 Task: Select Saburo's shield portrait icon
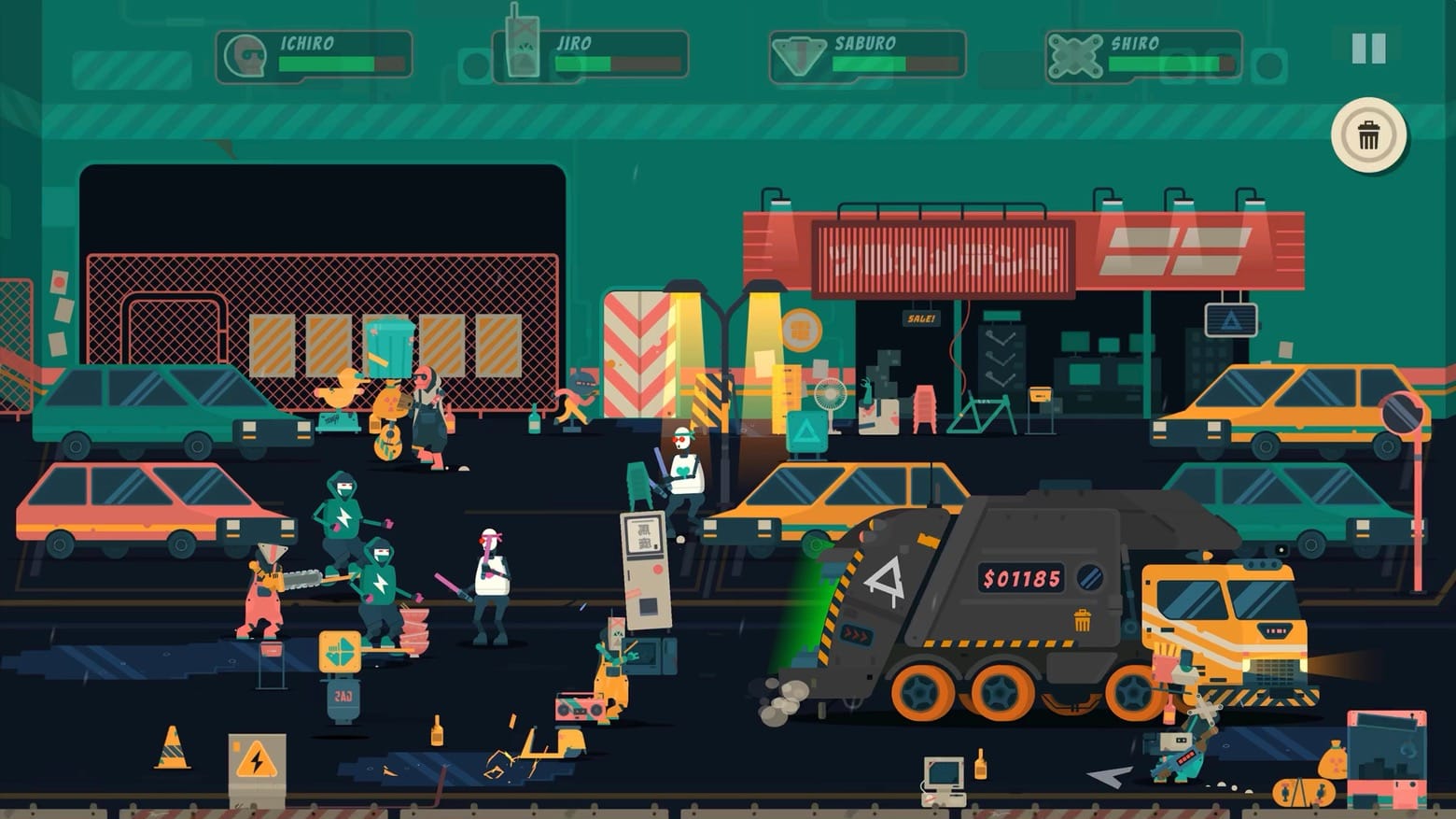pos(799,54)
